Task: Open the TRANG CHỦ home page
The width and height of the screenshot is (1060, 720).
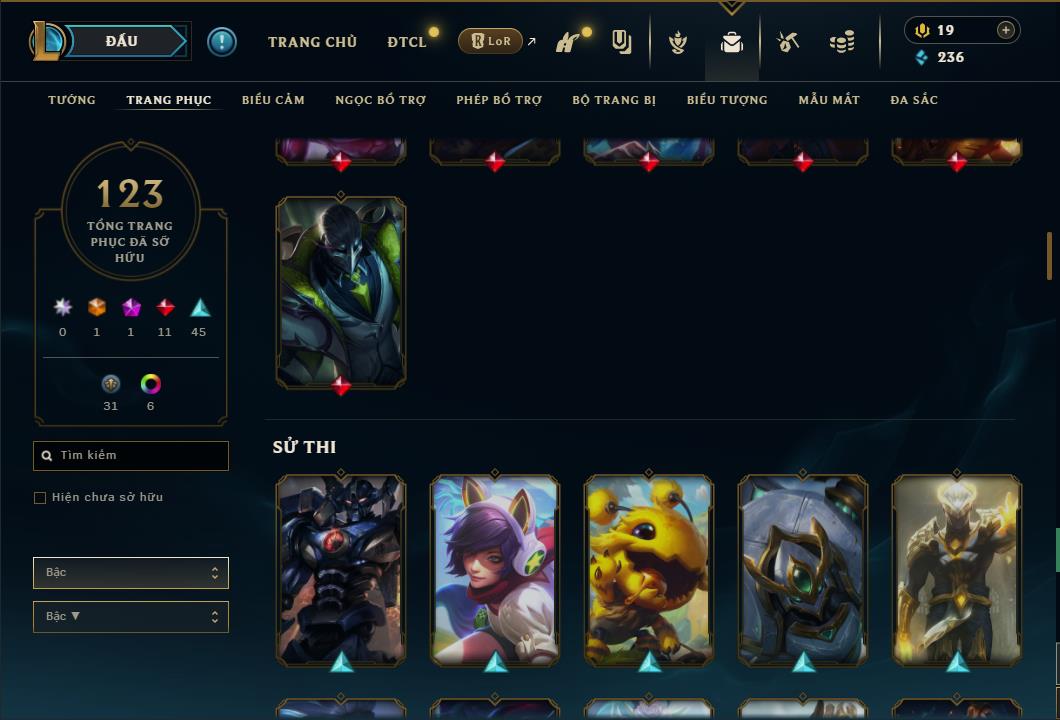Action: (312, 42)
